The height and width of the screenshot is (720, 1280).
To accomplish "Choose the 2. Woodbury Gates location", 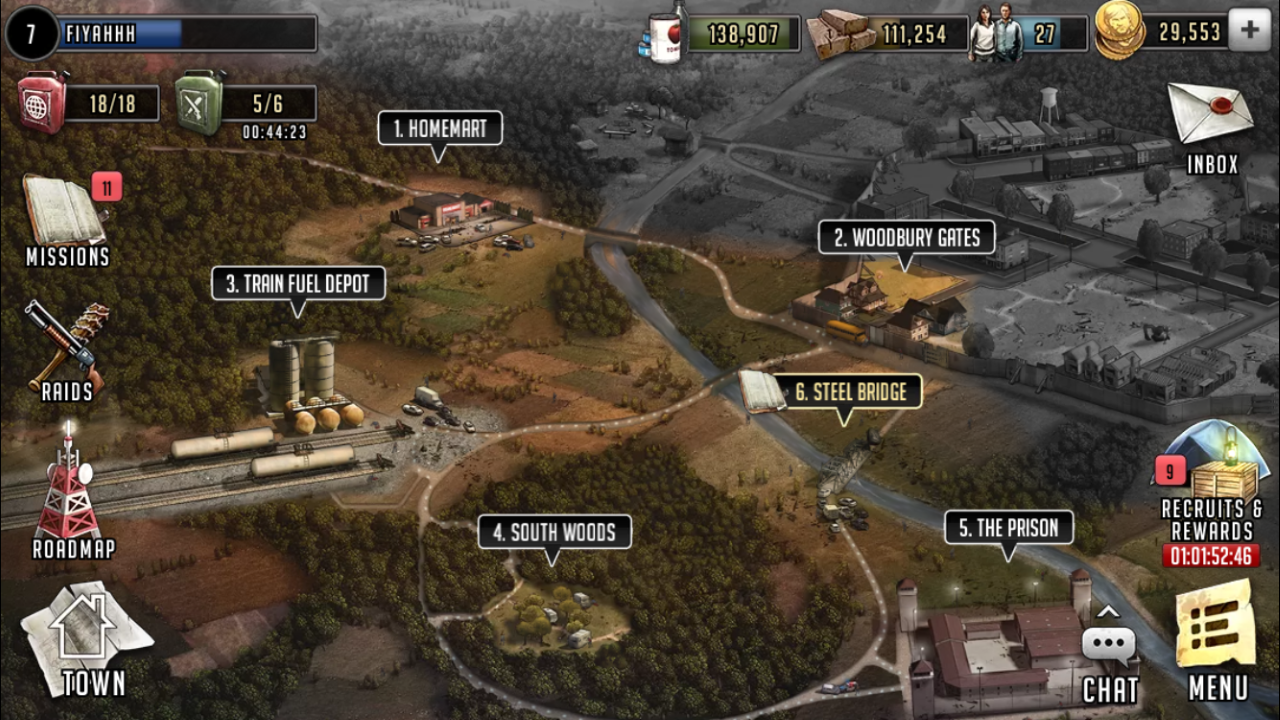I will coord(907,238).
